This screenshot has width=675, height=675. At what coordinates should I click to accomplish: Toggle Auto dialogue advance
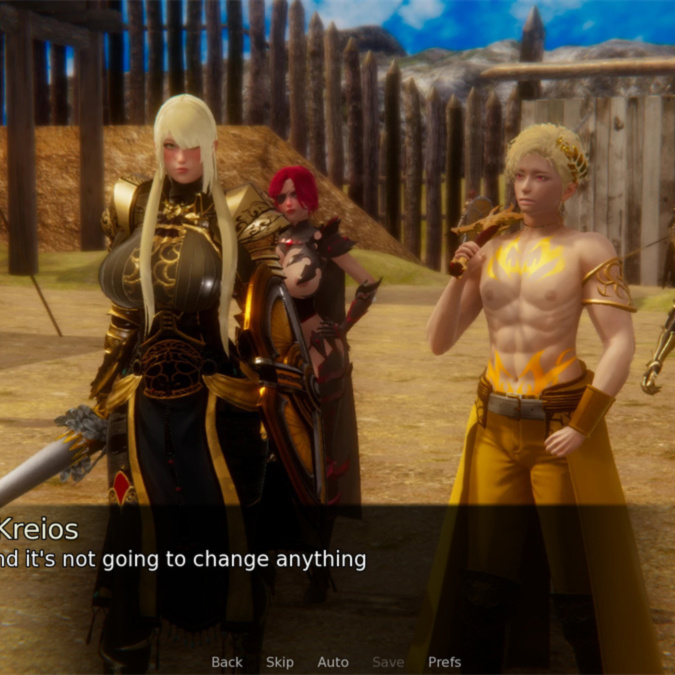point(333,662)
